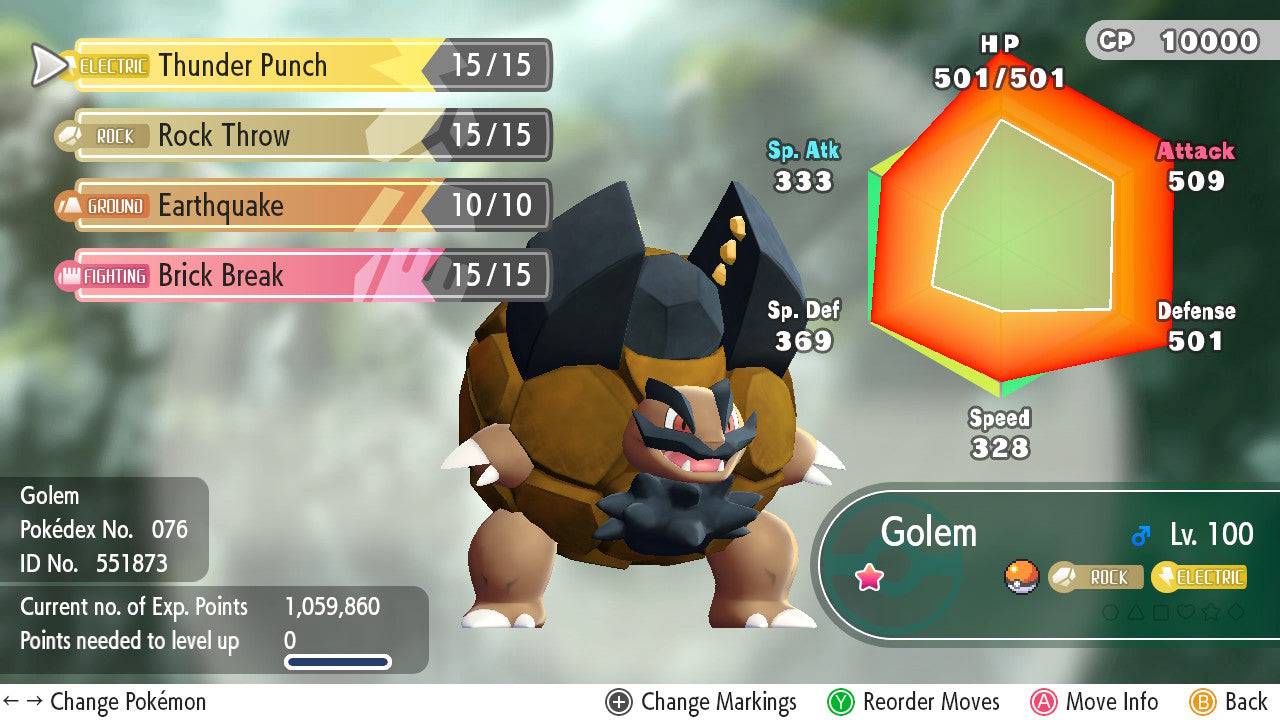Click the marking shapes row

(x=1173, y=611)
